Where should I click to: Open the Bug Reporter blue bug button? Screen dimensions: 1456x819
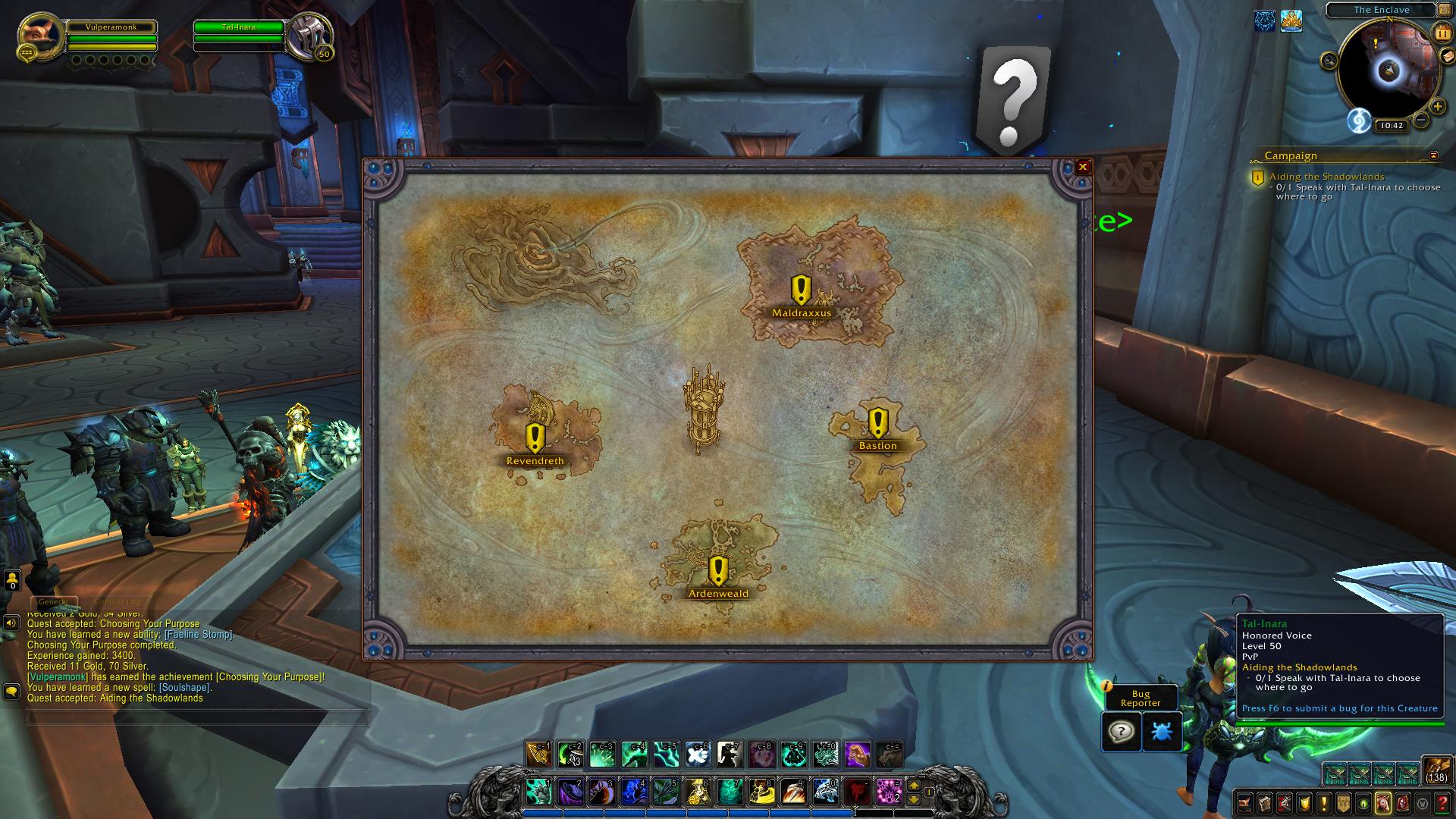[x=1162, y=732]
